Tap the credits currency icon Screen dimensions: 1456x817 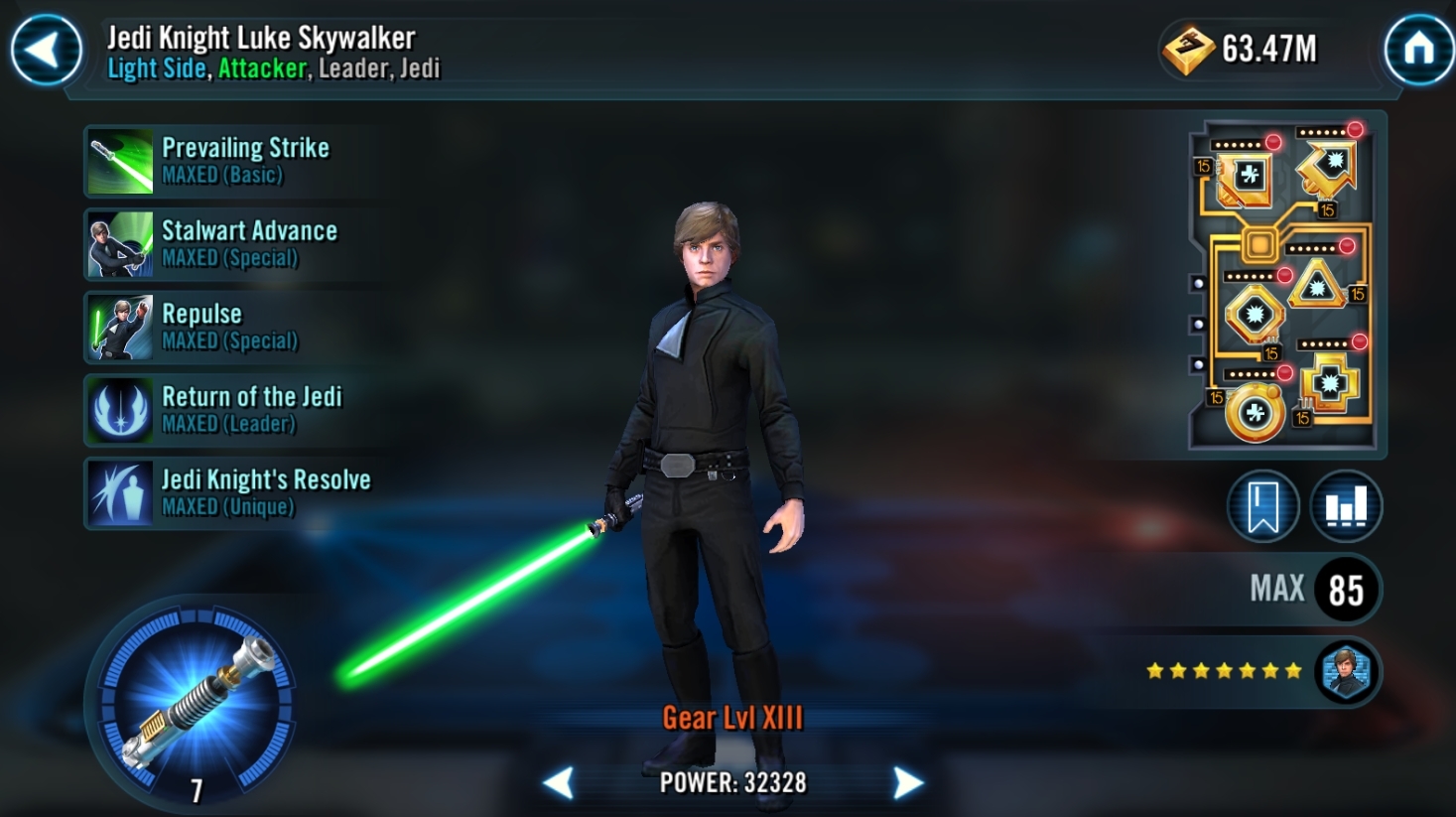(x=1188, y=49)
